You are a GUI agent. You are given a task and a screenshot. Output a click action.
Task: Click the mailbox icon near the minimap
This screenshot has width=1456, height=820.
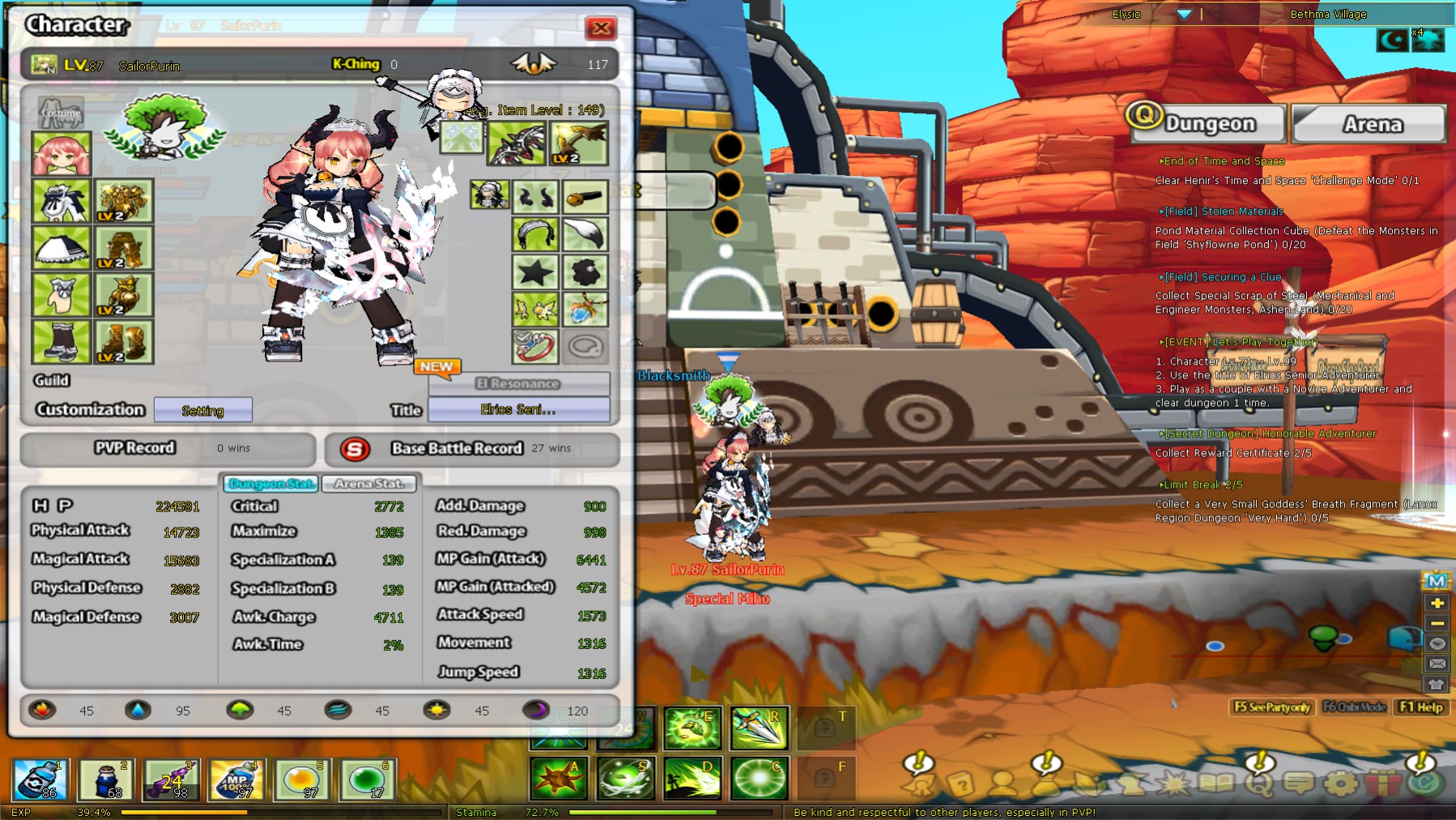1438,663
